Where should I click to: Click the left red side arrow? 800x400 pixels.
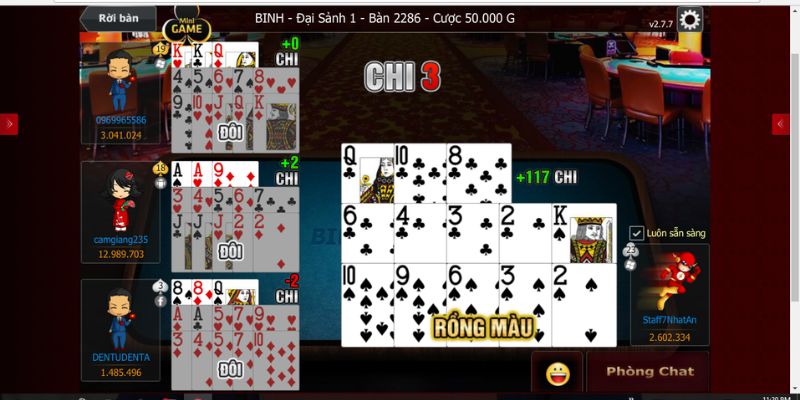pos(9,124)
